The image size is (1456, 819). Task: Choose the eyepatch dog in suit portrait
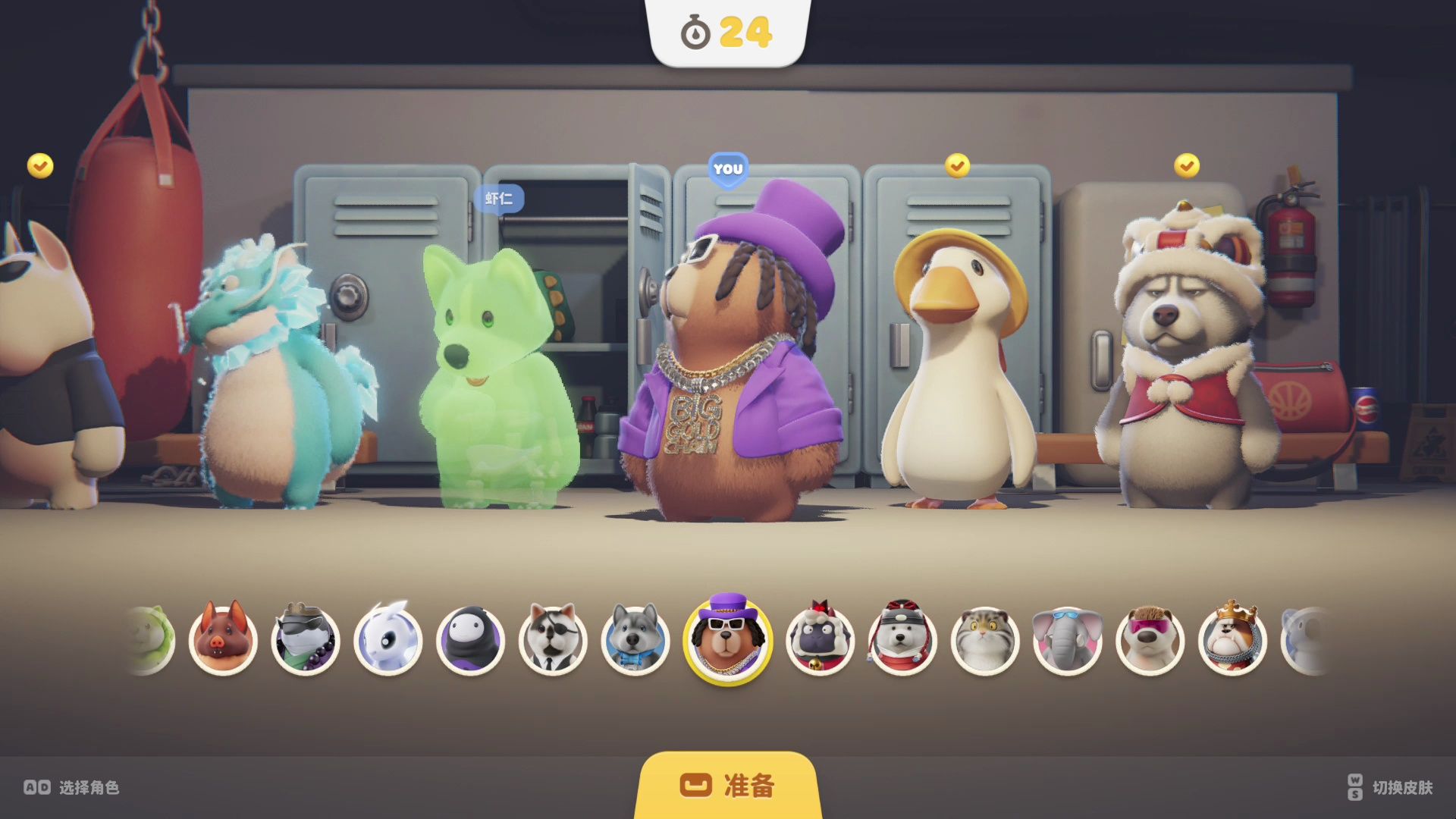tap(554, 640)
